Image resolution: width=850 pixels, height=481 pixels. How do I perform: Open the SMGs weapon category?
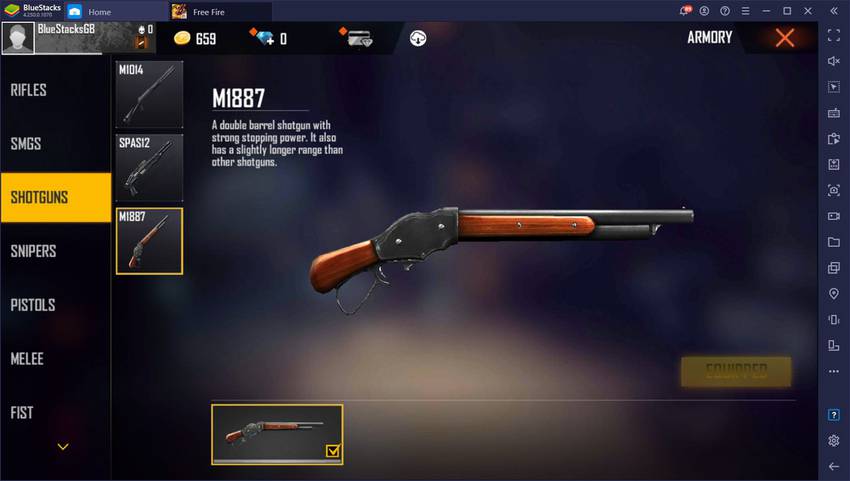click(26, 144)
